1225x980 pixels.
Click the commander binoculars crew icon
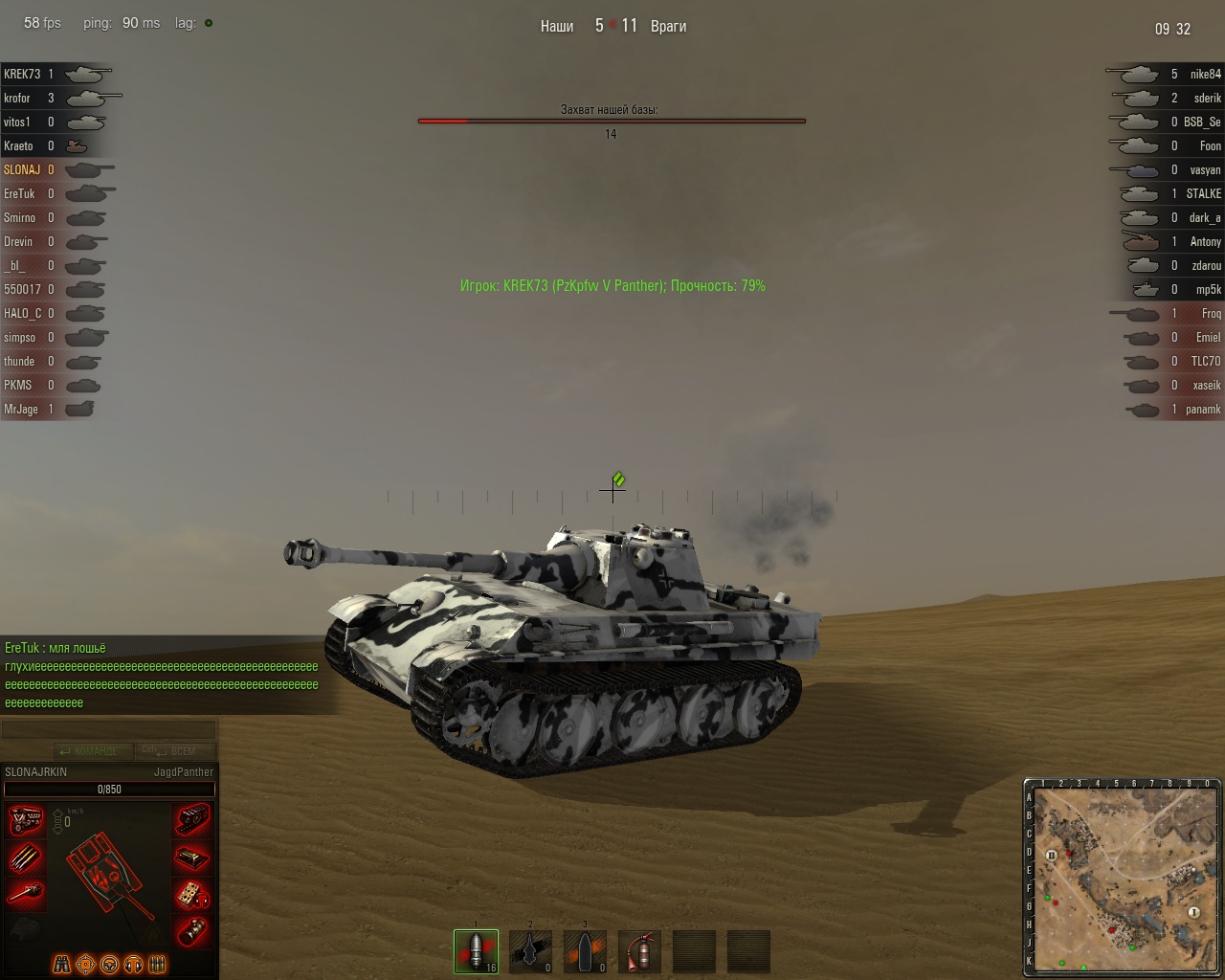61,964
